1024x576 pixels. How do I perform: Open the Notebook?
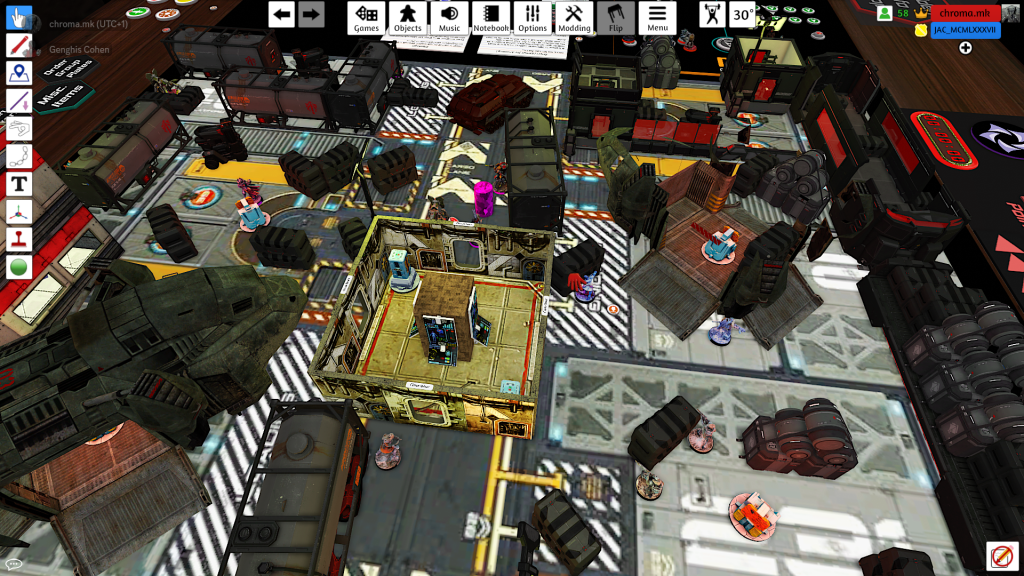[x=491, y=17]
